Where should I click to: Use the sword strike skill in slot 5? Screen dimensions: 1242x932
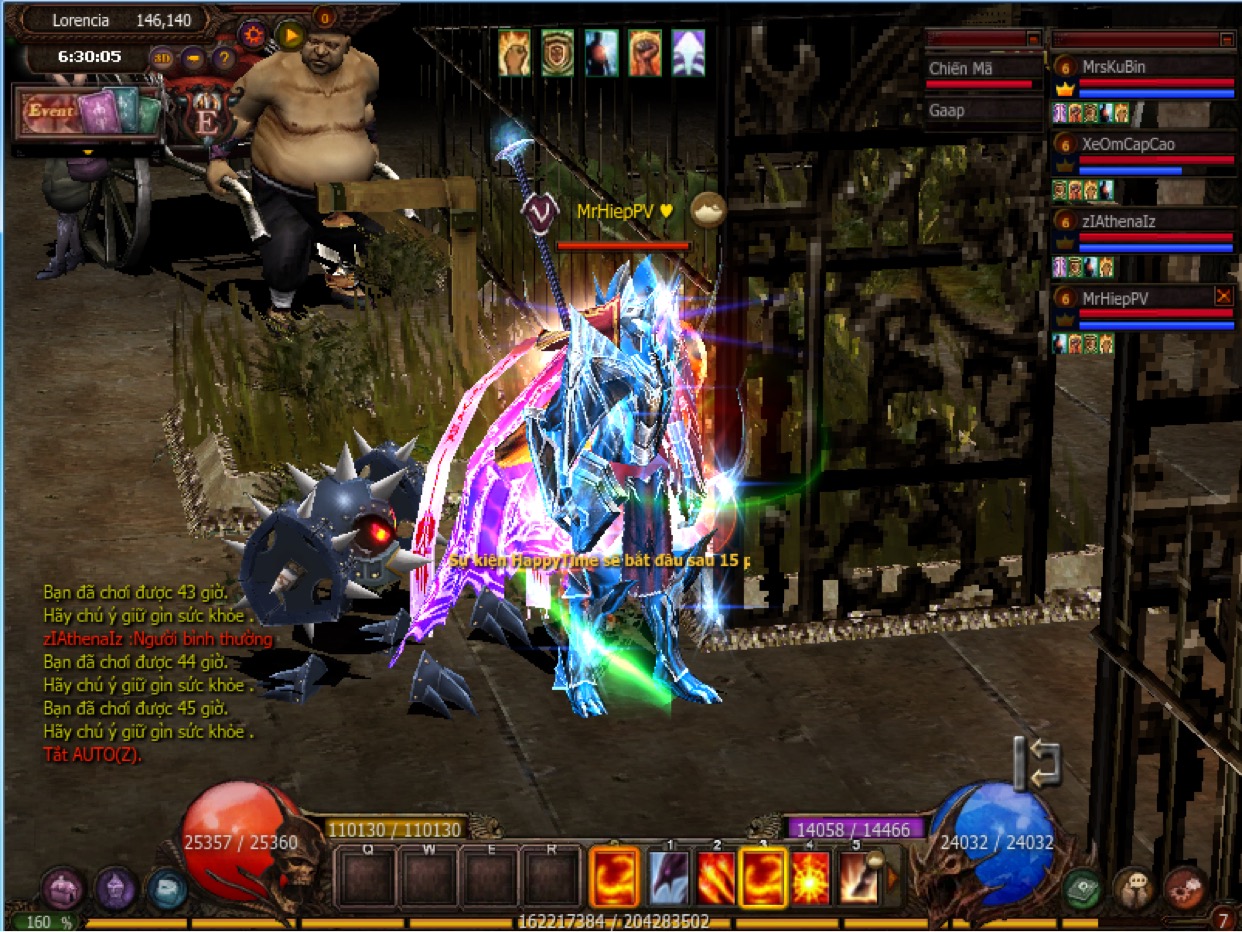[x=858, y=877]
